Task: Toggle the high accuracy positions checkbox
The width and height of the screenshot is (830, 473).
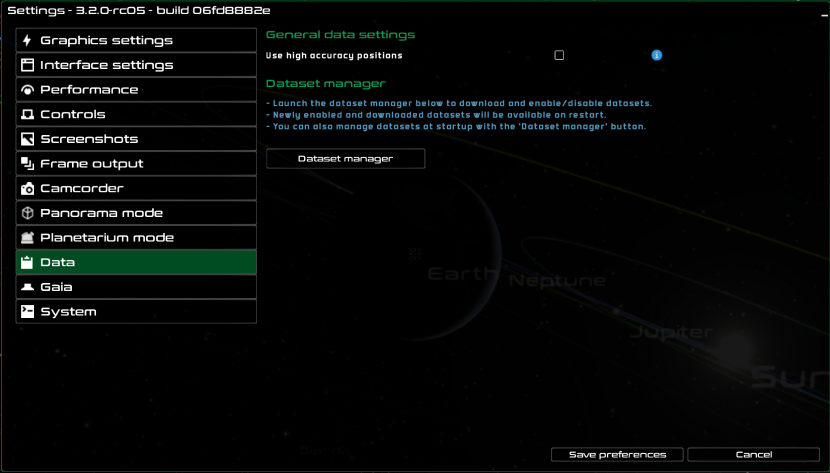Action: click(559, 56)
